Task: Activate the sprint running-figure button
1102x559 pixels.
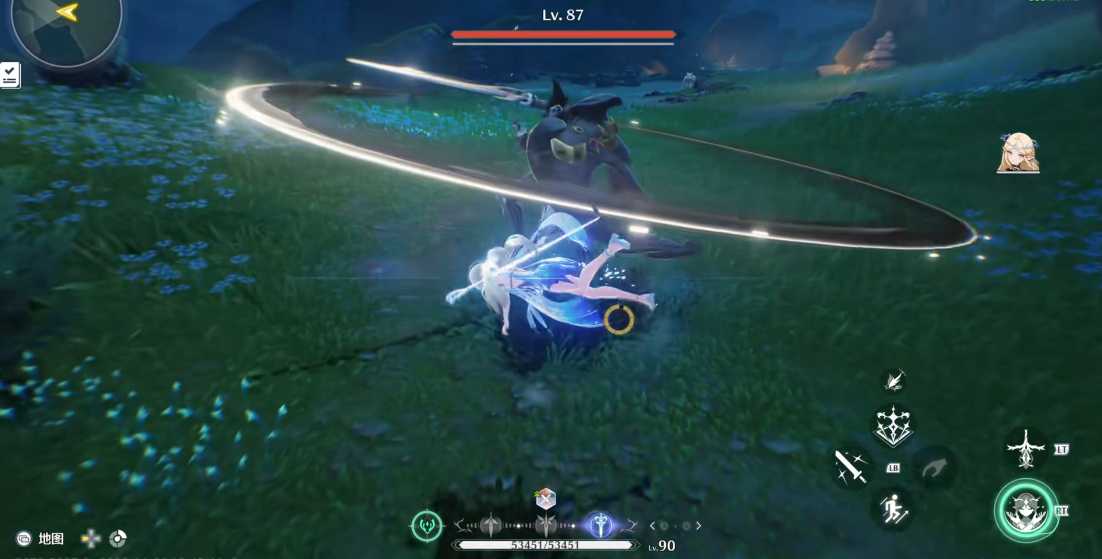Action: (x=894, y=511)
